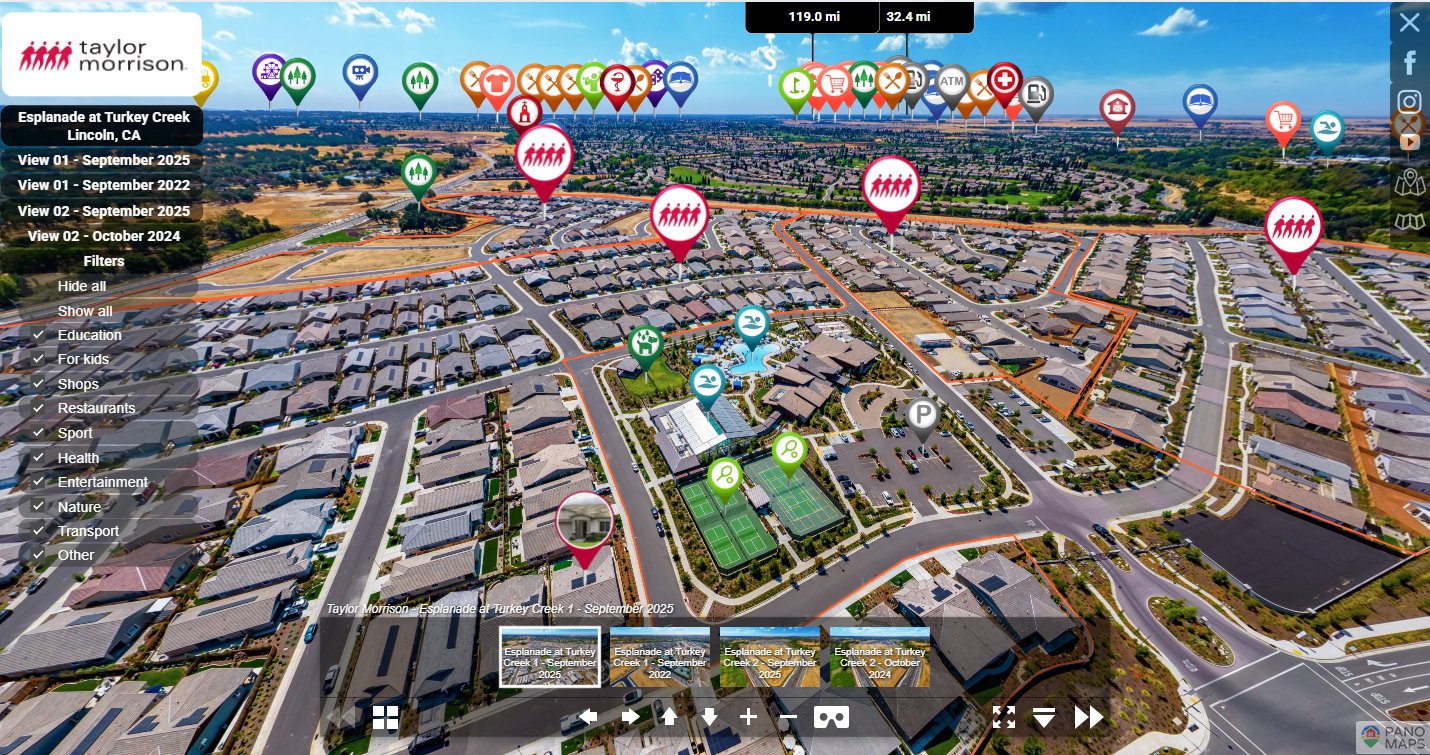Disable the Transport filter
Screen dimensions: 1430x755
(x=88, y=531)
